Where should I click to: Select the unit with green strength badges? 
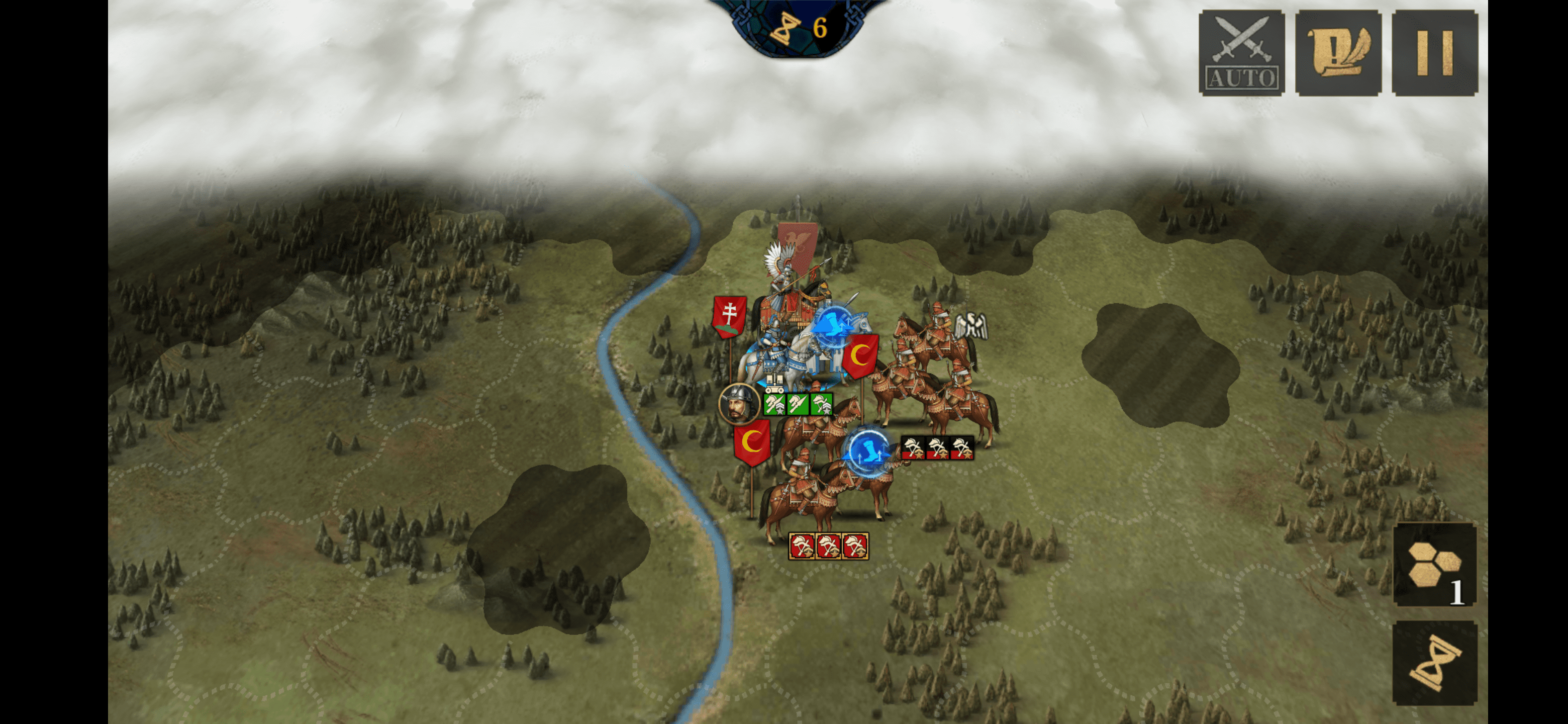(x=798, y=404)
